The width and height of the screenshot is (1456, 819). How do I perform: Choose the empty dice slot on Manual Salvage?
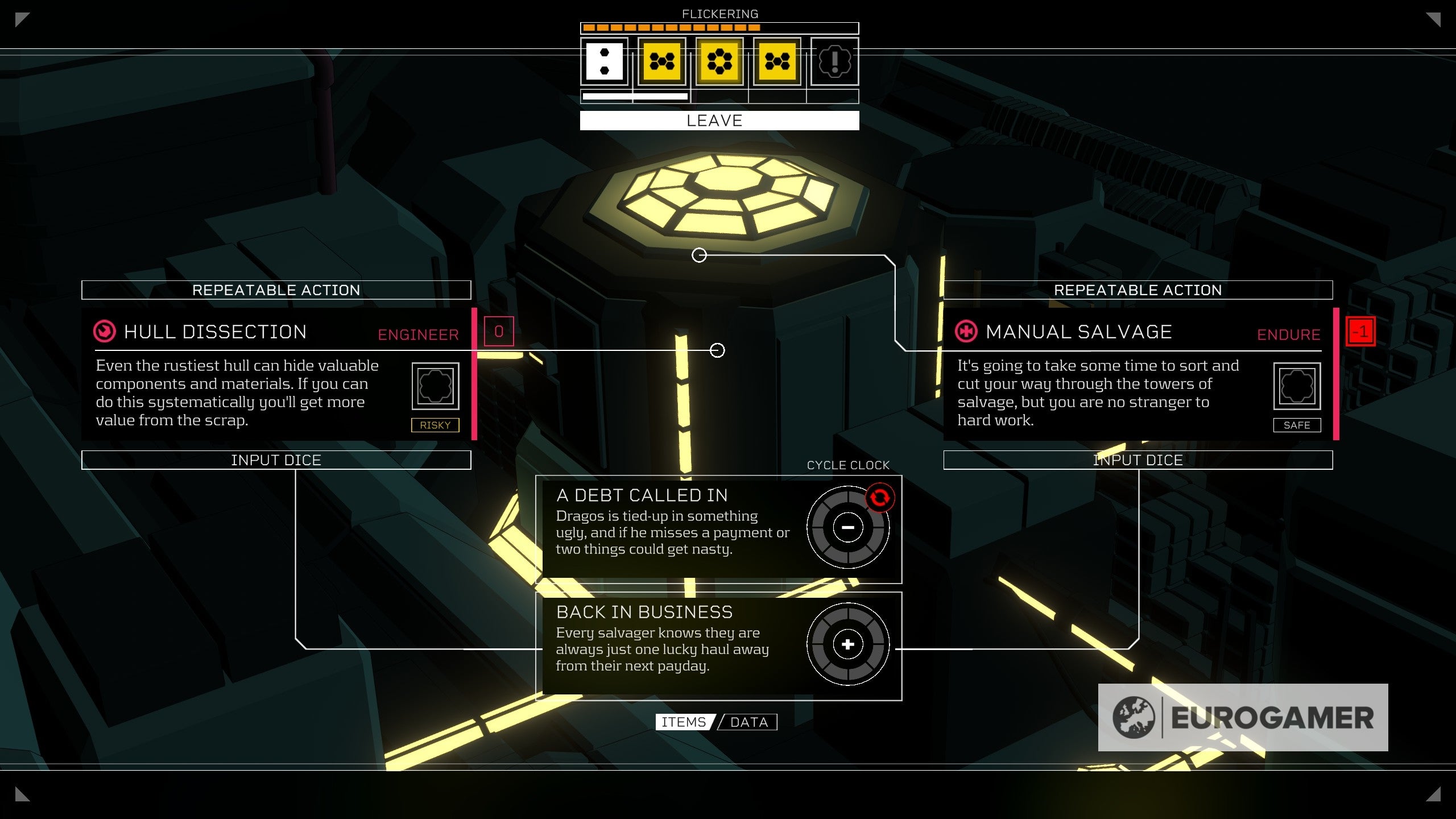click(1297, 386)
